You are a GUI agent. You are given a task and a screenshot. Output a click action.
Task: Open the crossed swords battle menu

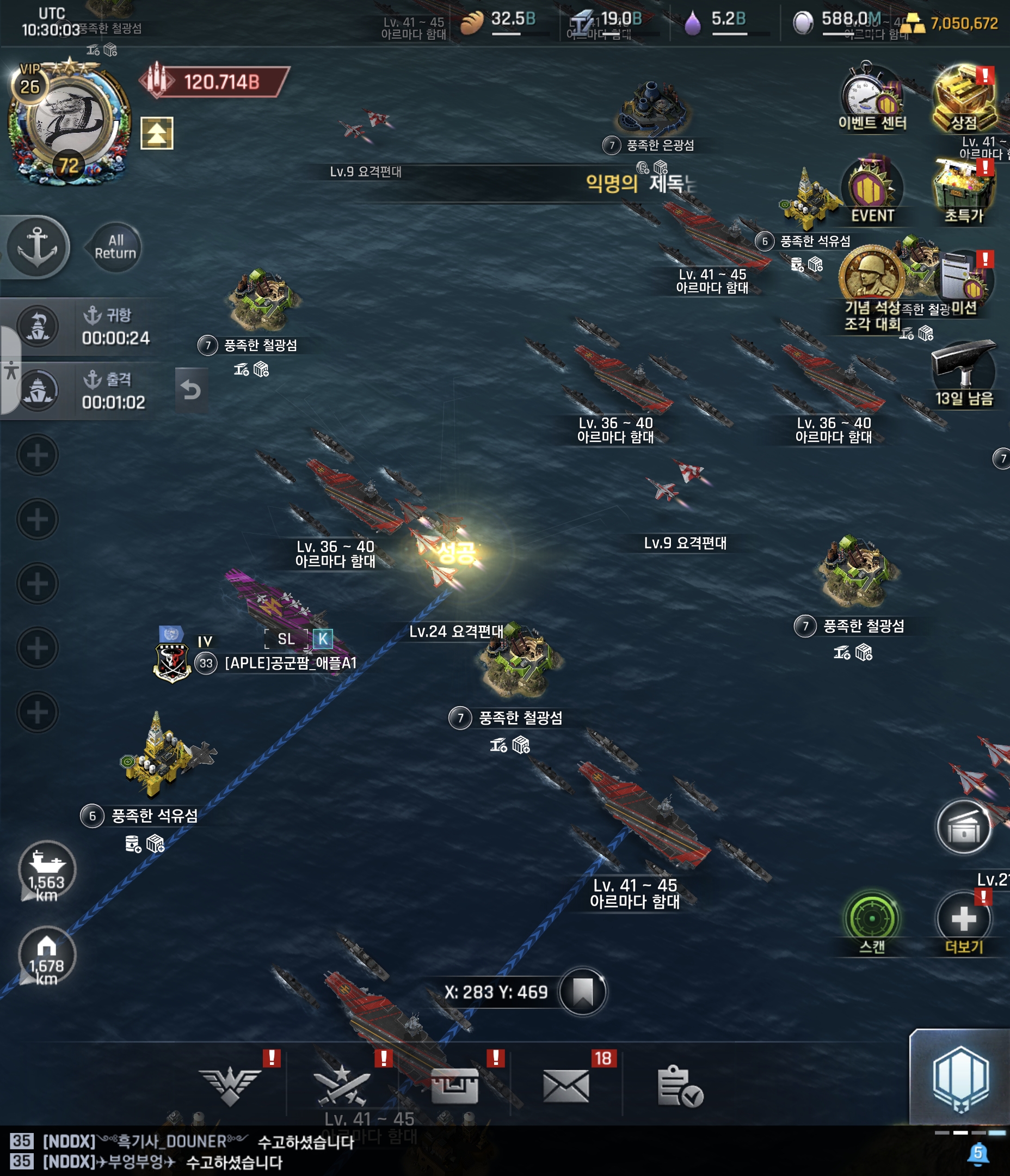click(x=342, y=1085)
